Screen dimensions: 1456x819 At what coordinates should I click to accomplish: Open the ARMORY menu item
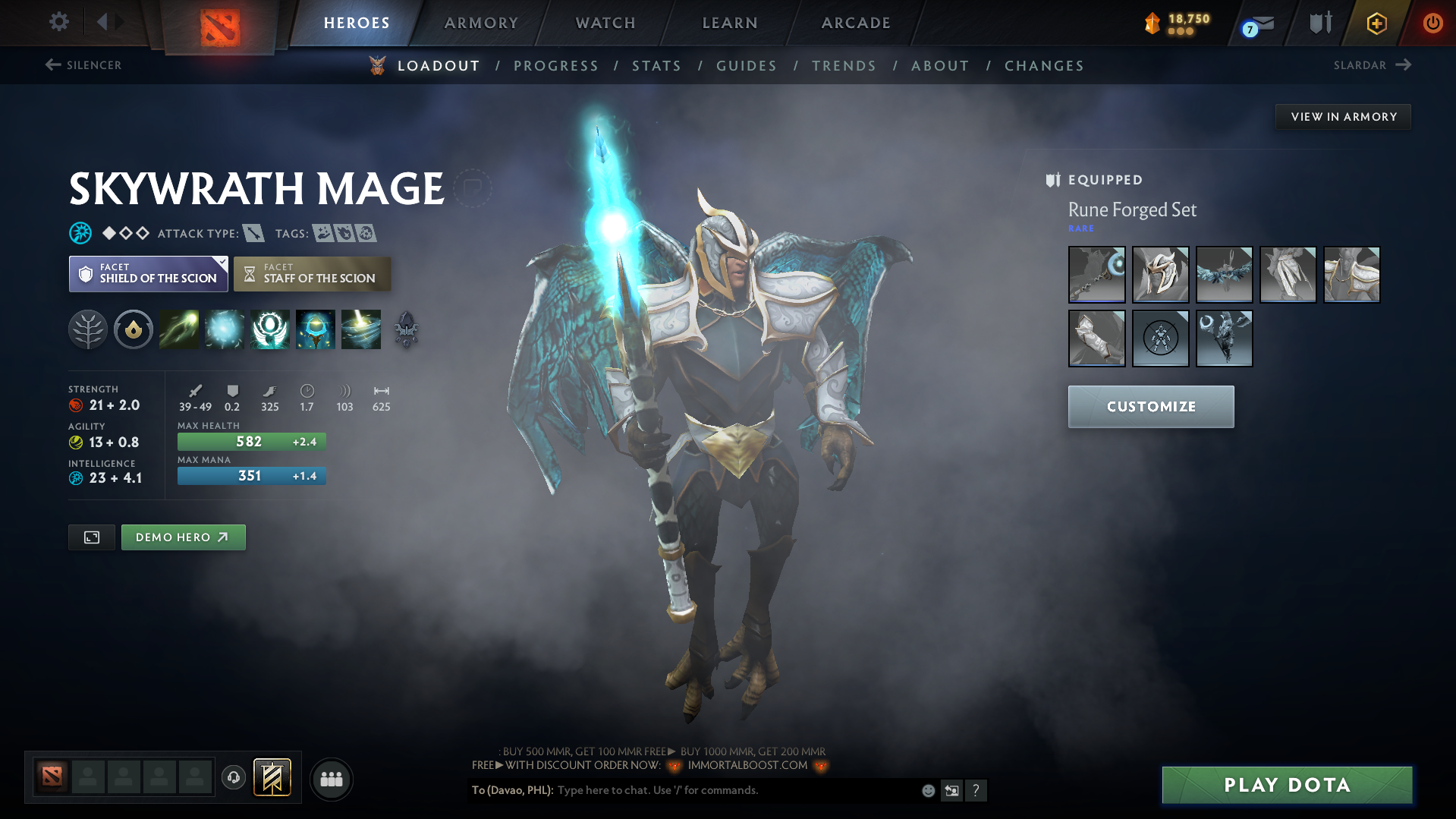(x=481, y=23)
